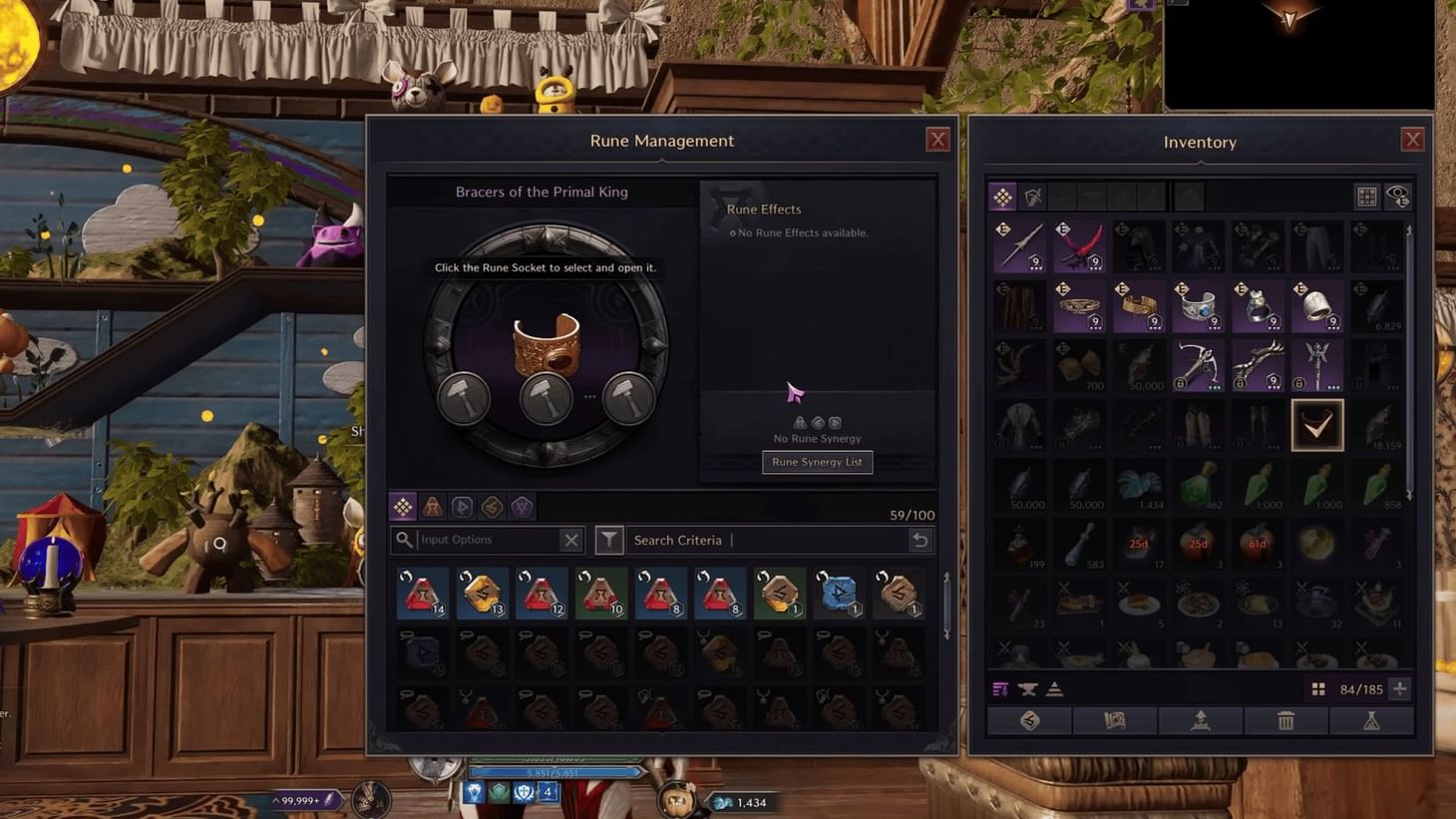Open the anvil sort option in Inventory
Image resolution: width=1456 pixels, height=819 pixels.
1027,689
